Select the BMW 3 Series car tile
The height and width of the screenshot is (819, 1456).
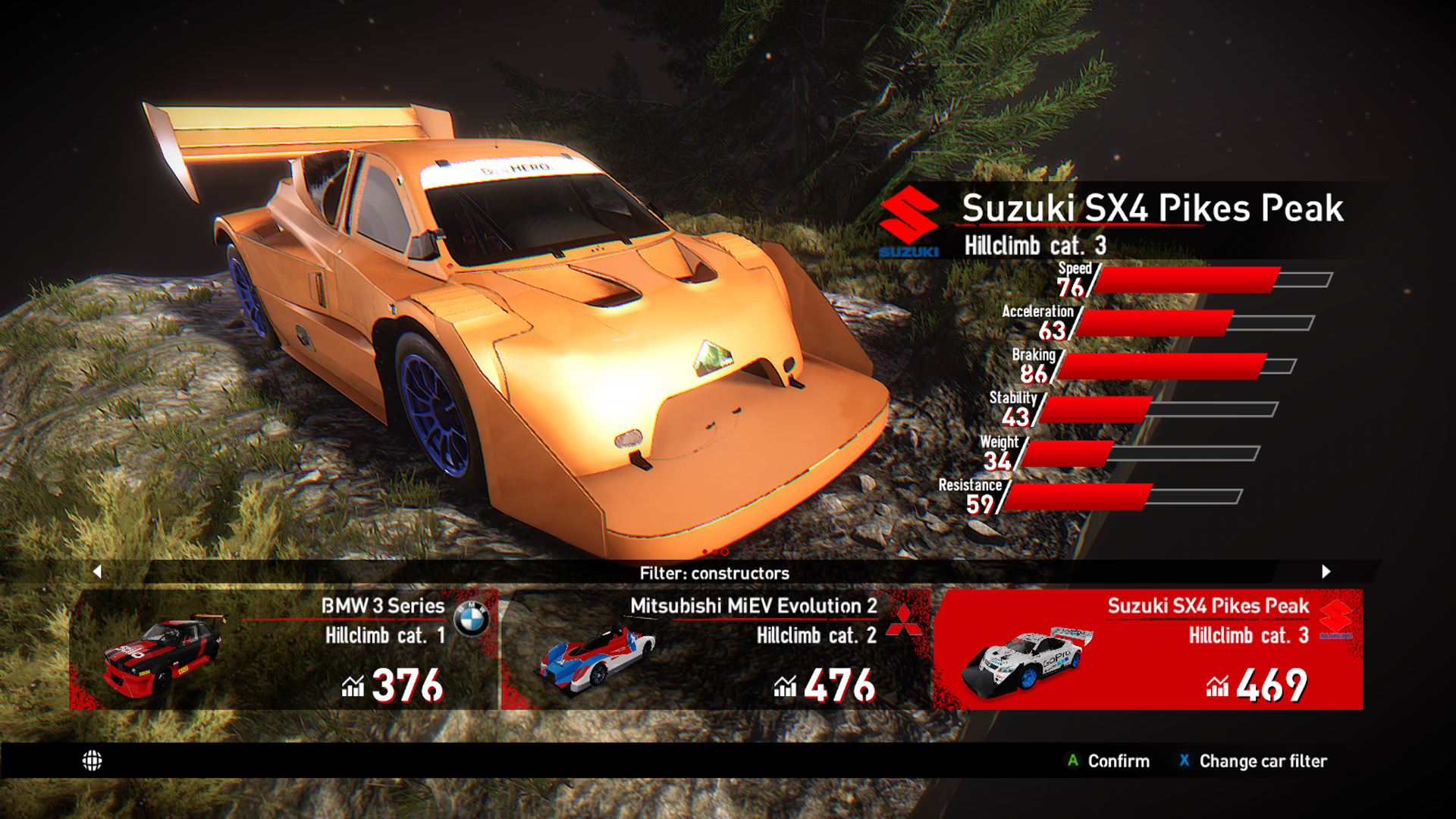click(x=284, y=649)
